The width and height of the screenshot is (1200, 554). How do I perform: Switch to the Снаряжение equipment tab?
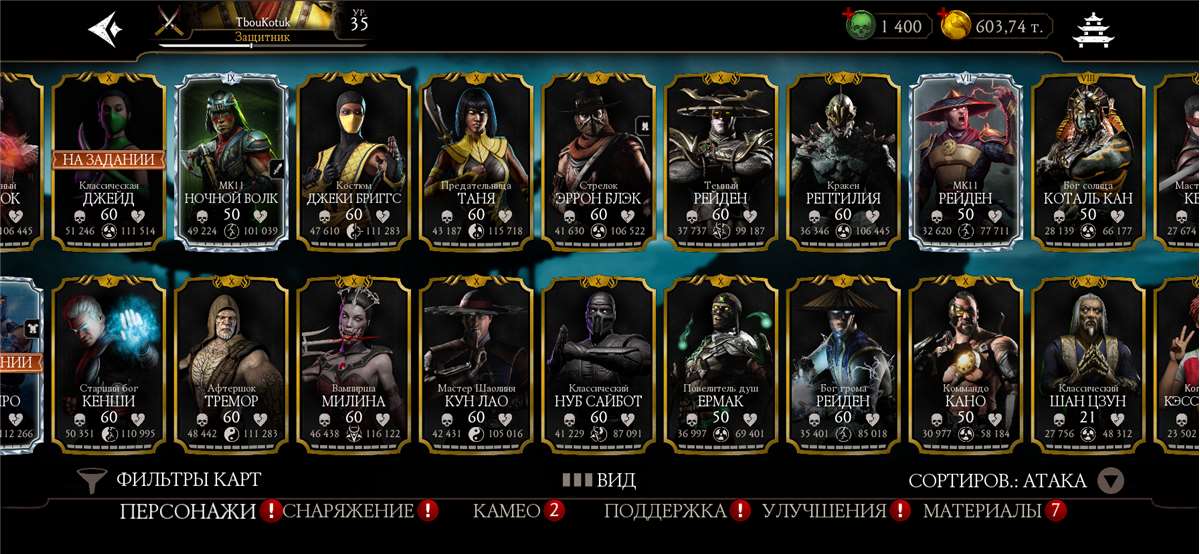point(348,512)
